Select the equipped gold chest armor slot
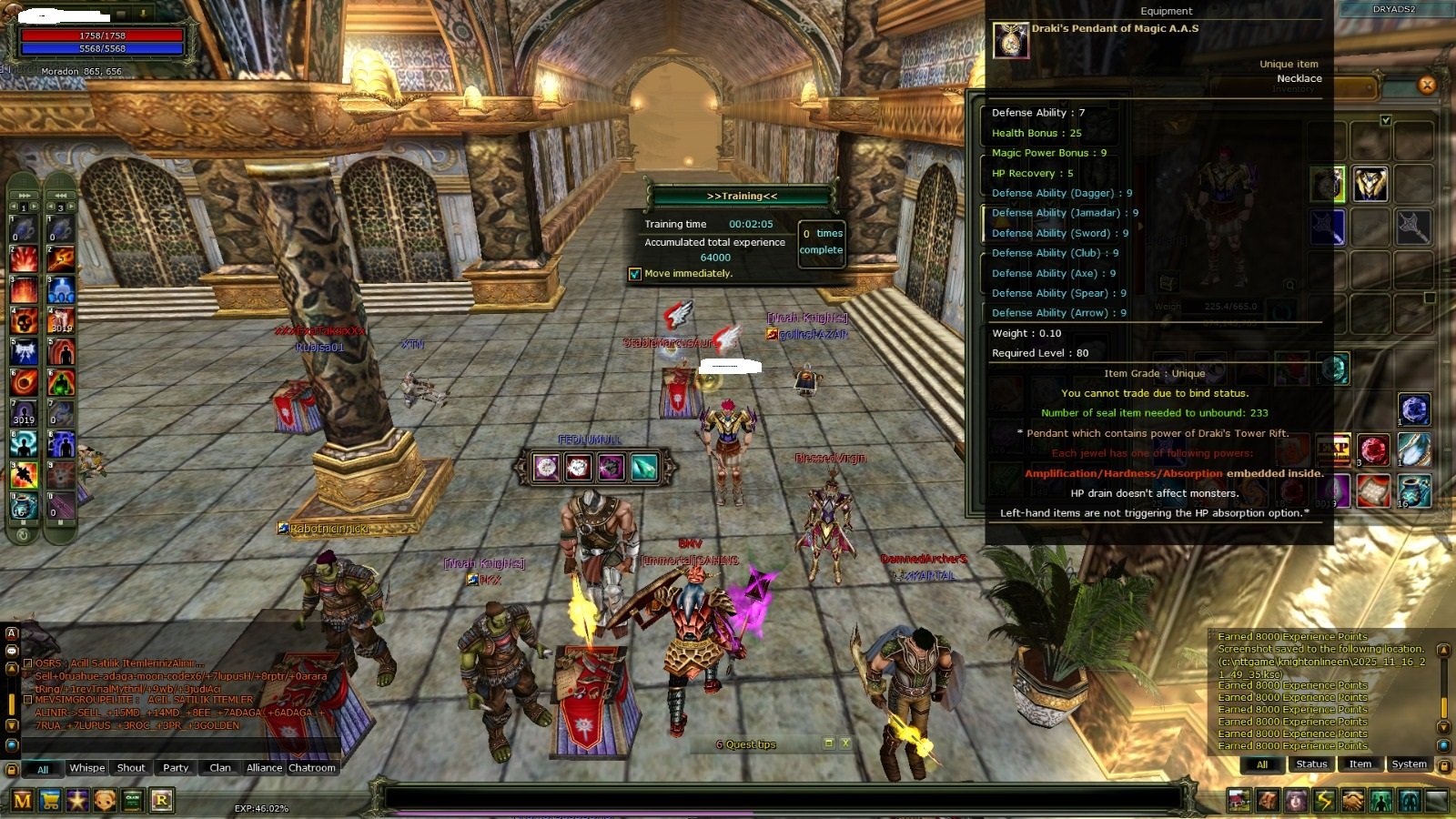 1370,184
